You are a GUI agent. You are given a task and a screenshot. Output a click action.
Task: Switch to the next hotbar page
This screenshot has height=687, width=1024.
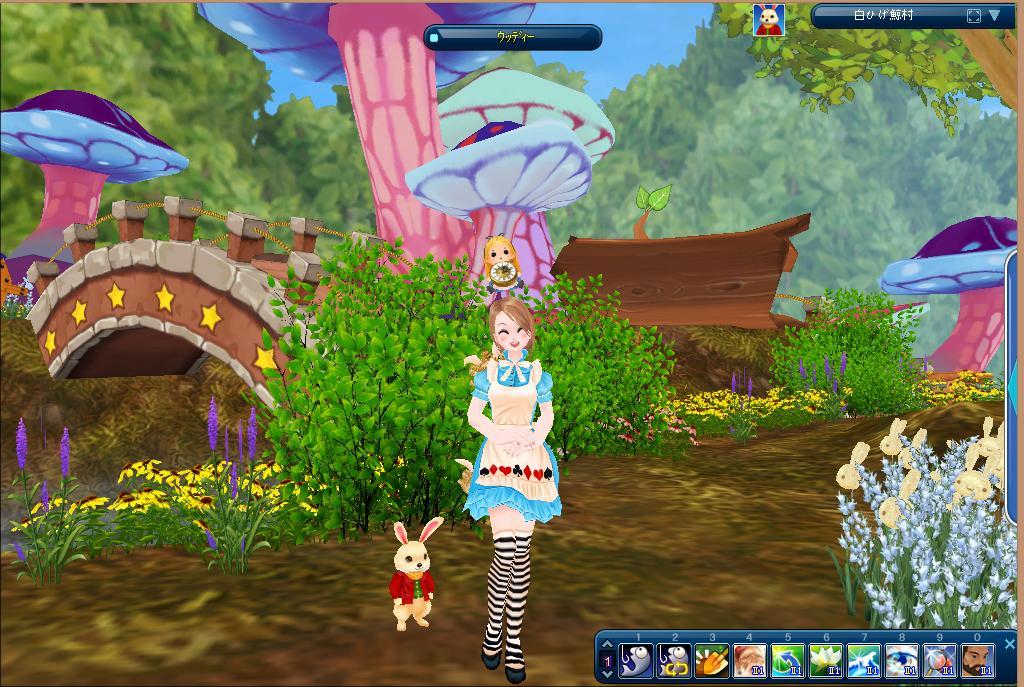[x=606, y=673]
